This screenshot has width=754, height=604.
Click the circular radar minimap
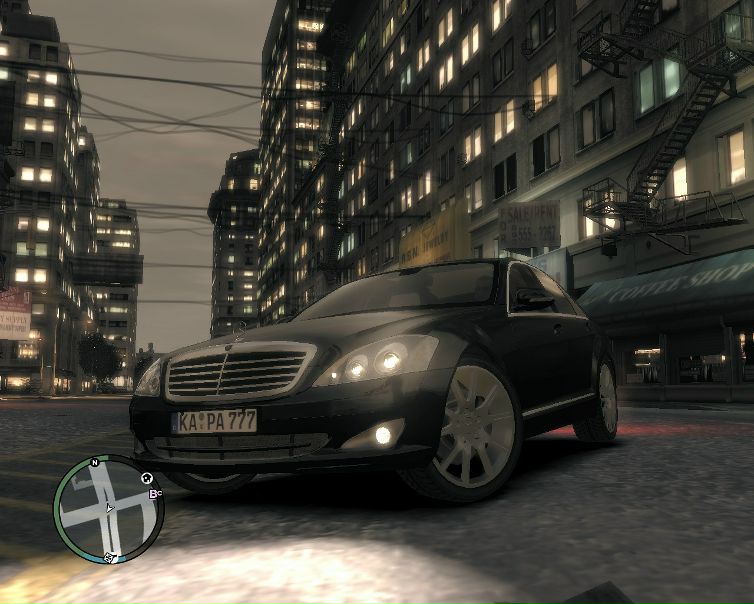click(x=108, y=509)
